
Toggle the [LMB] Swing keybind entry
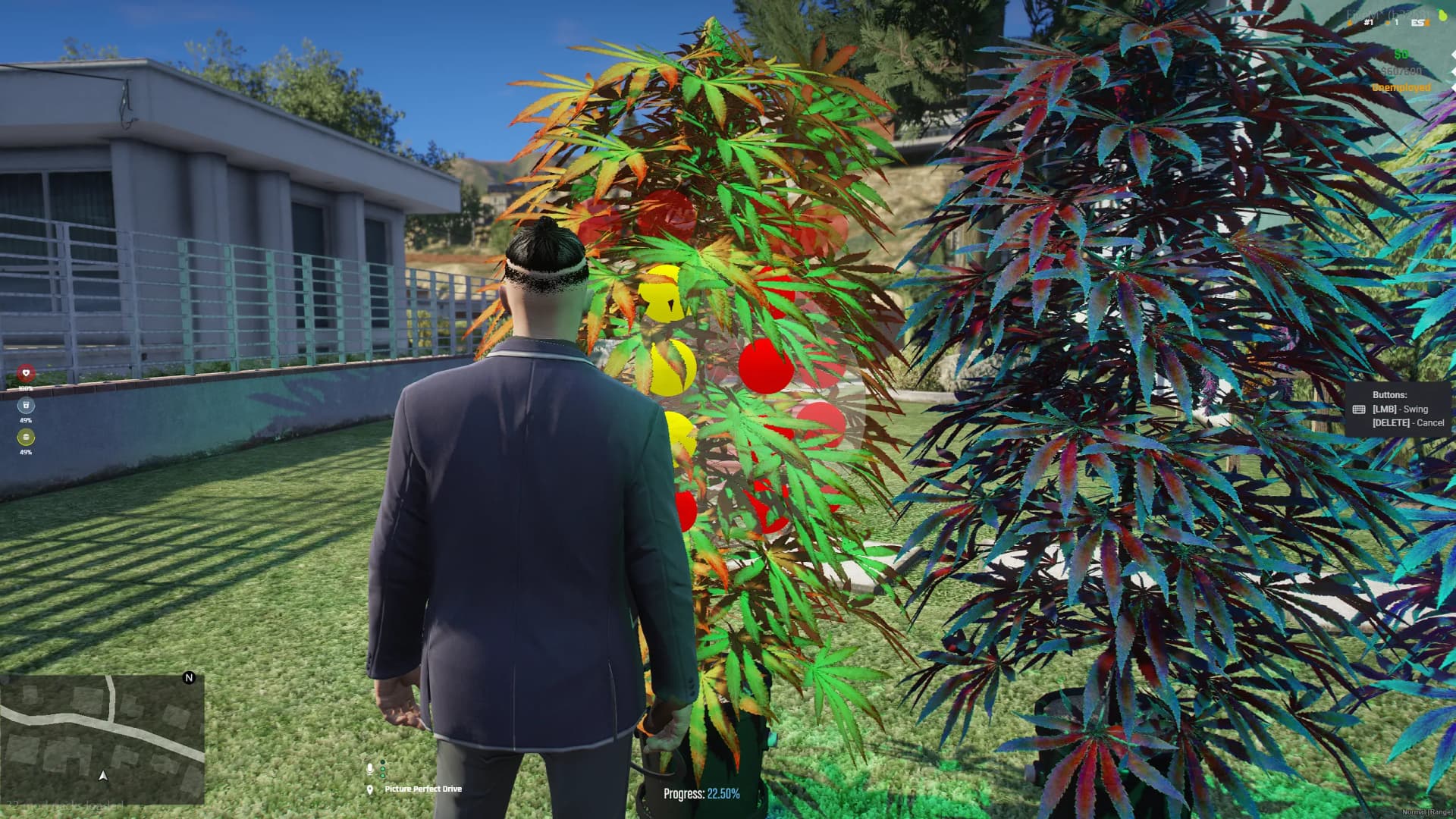pyautogui.click(x=1399, y=409)
